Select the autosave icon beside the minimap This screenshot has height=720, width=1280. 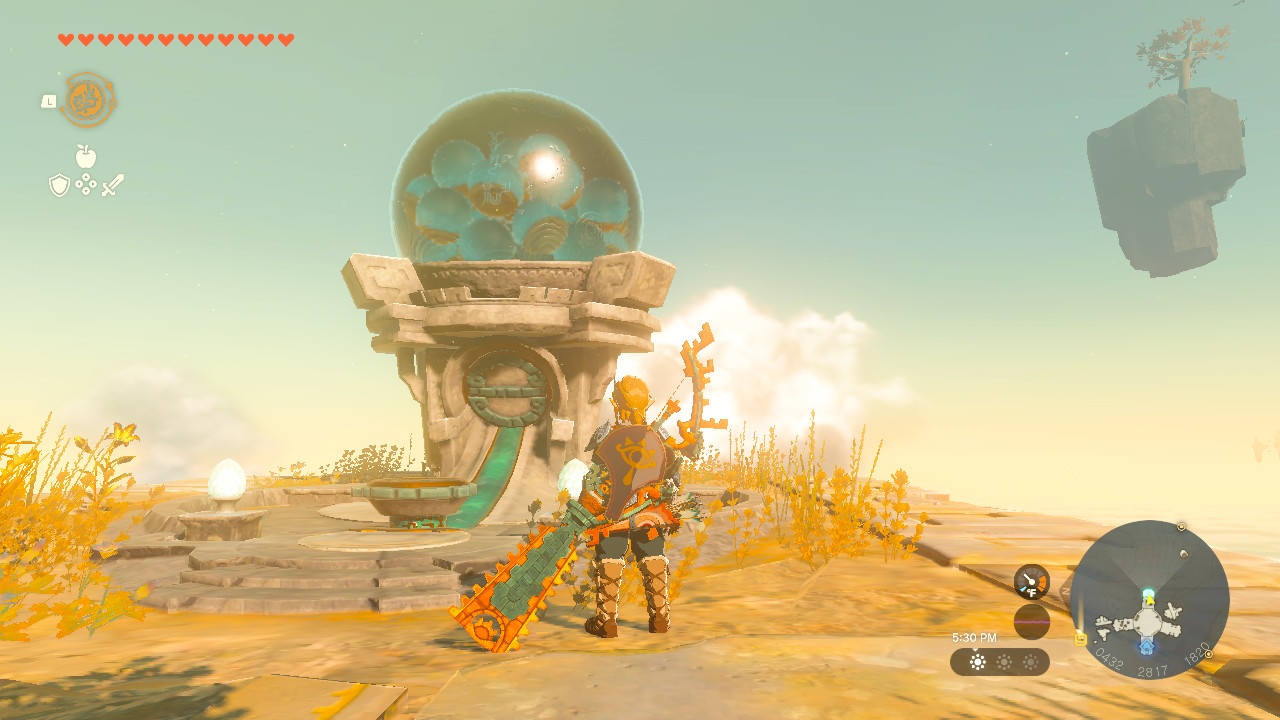point(1080,640)
